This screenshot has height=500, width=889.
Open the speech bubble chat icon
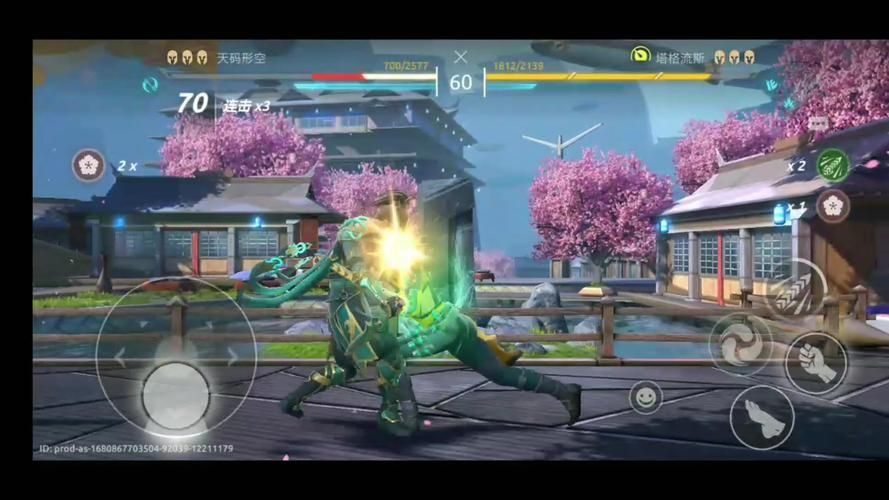click(818, 122)
